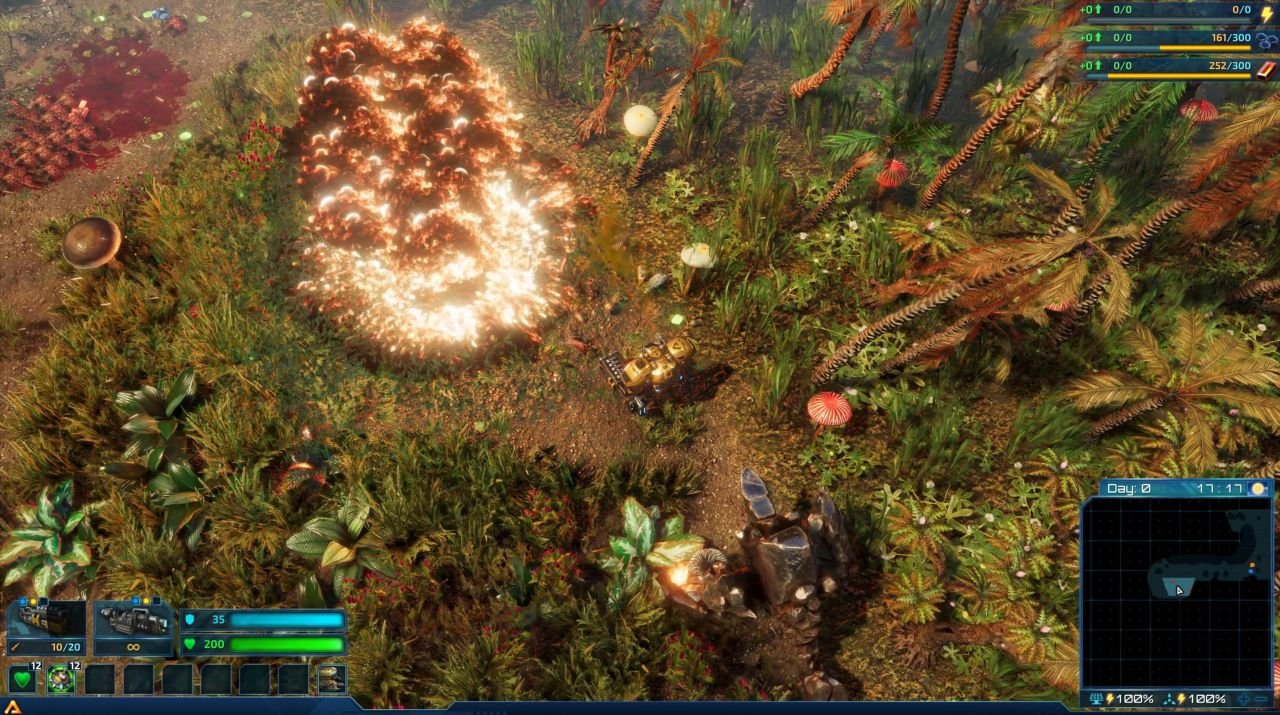Click the red ingot ironium resource icon
The width and height of the screenshot is (1280, 715).
pyautogui.click(x=1267, y=69)
